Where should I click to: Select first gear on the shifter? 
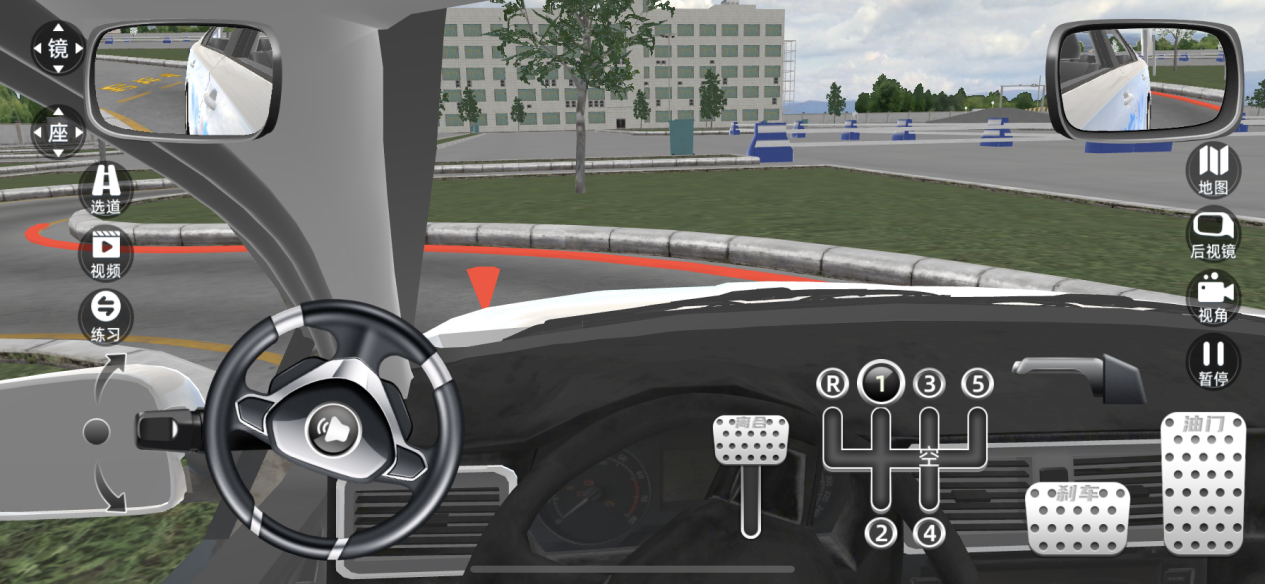click(x=881, y=382)
